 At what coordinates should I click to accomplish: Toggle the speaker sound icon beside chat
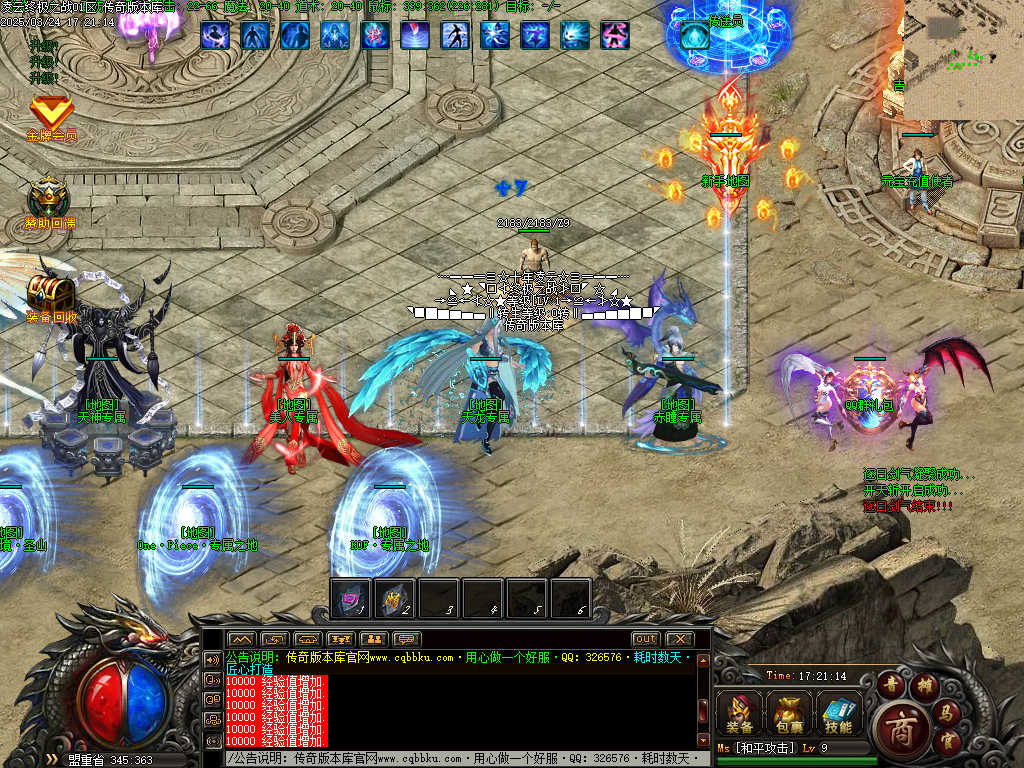[212, 660]
